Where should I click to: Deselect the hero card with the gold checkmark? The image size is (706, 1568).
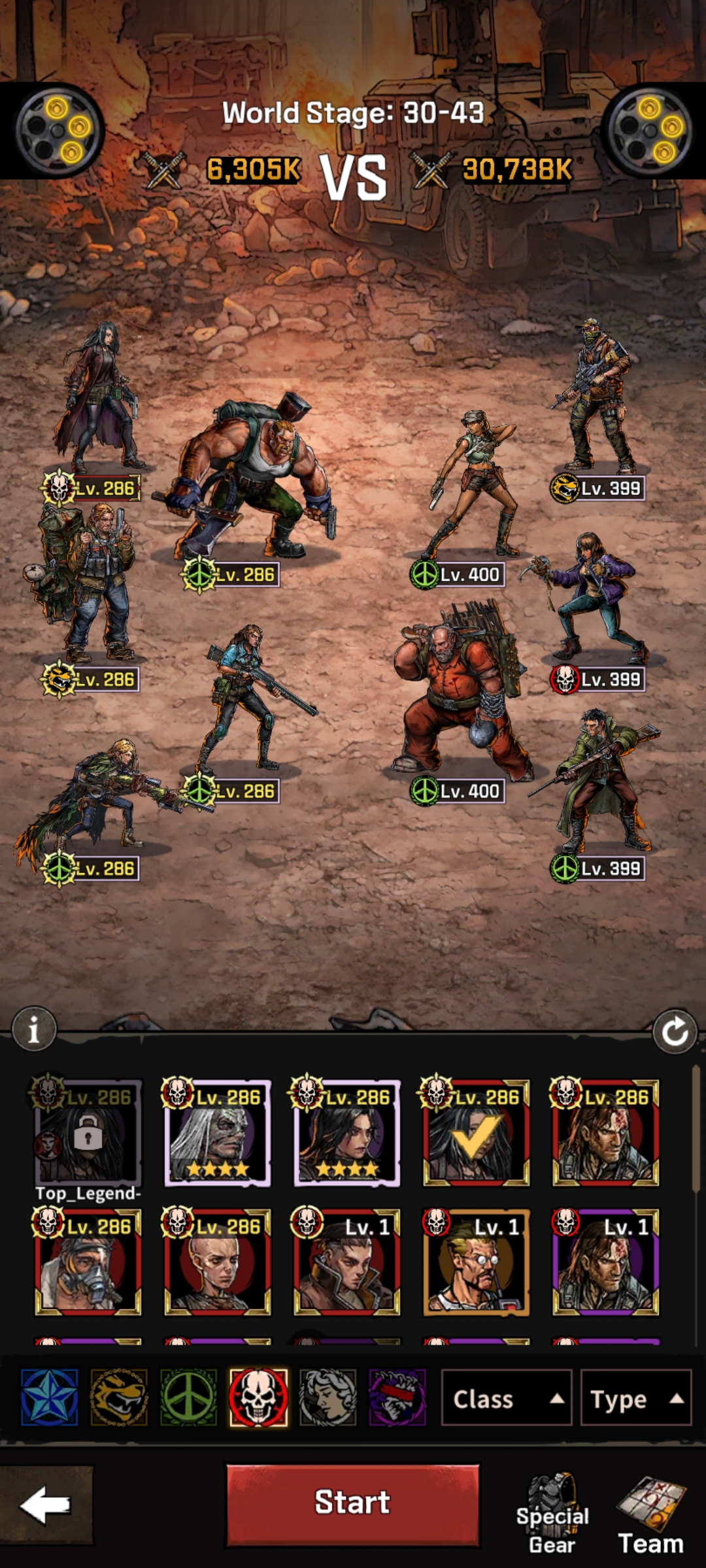(476, 1133)
